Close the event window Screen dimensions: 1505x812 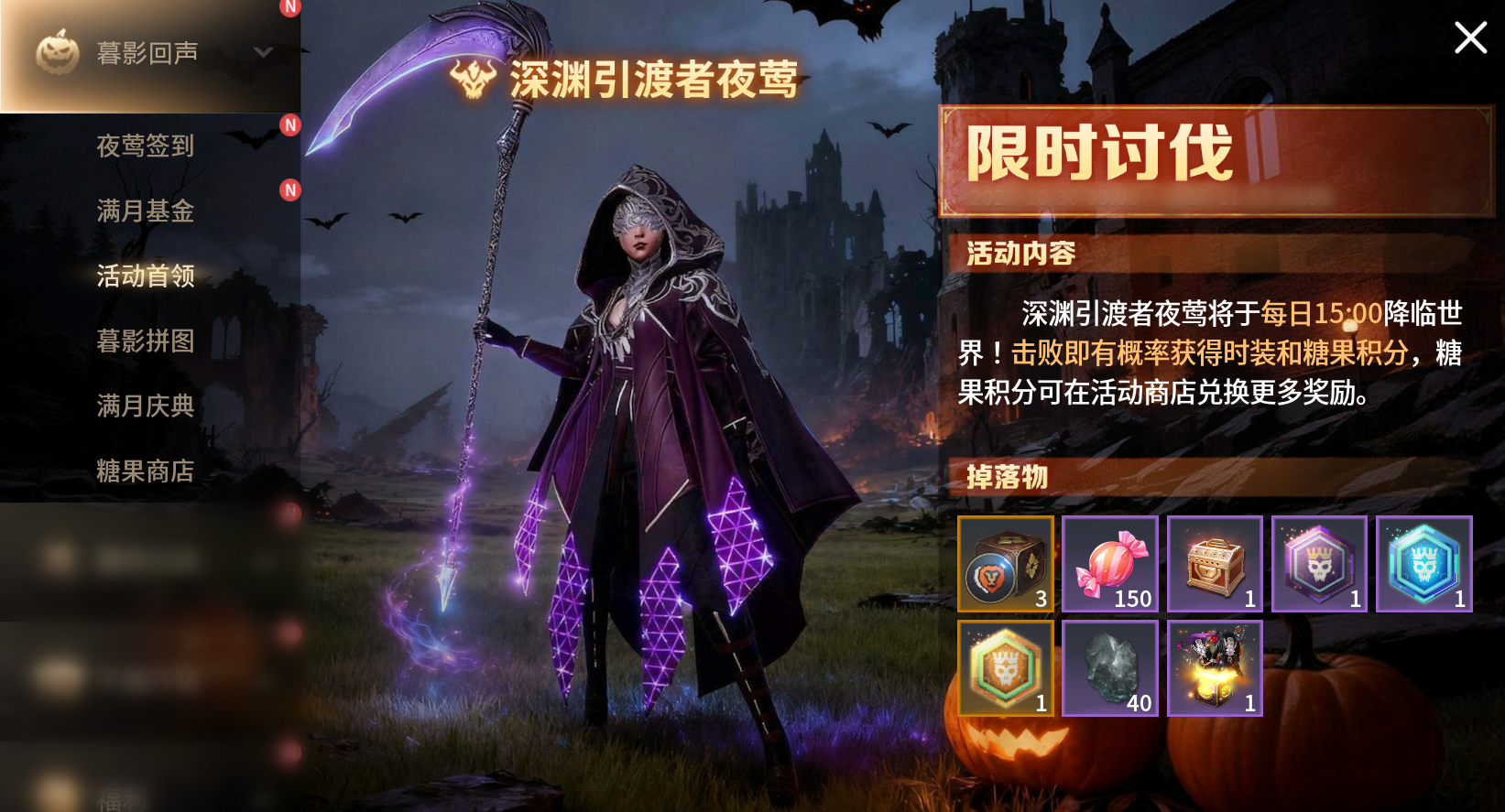tap(1469, 38)
